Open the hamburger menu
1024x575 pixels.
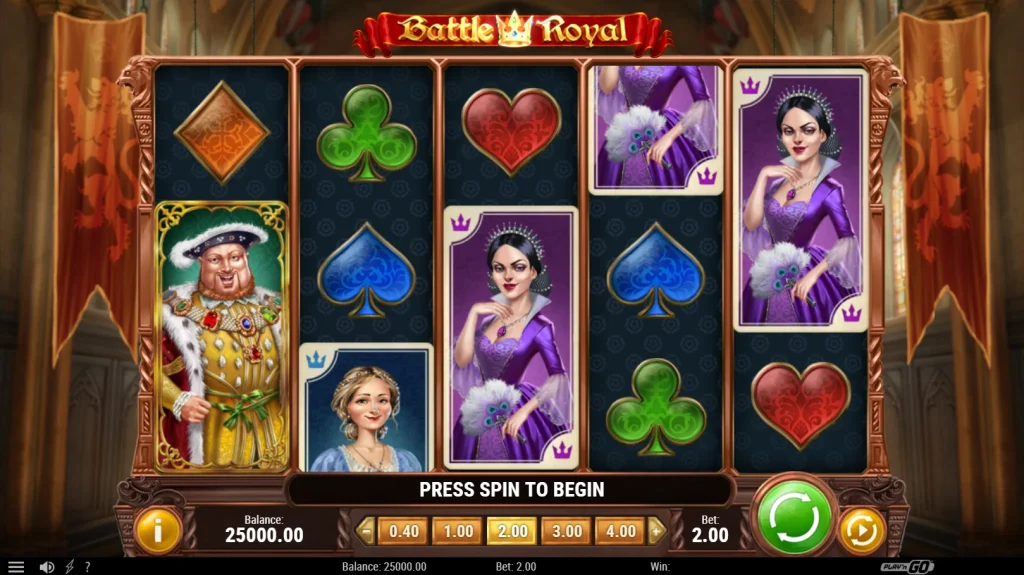tap(16, 567)
